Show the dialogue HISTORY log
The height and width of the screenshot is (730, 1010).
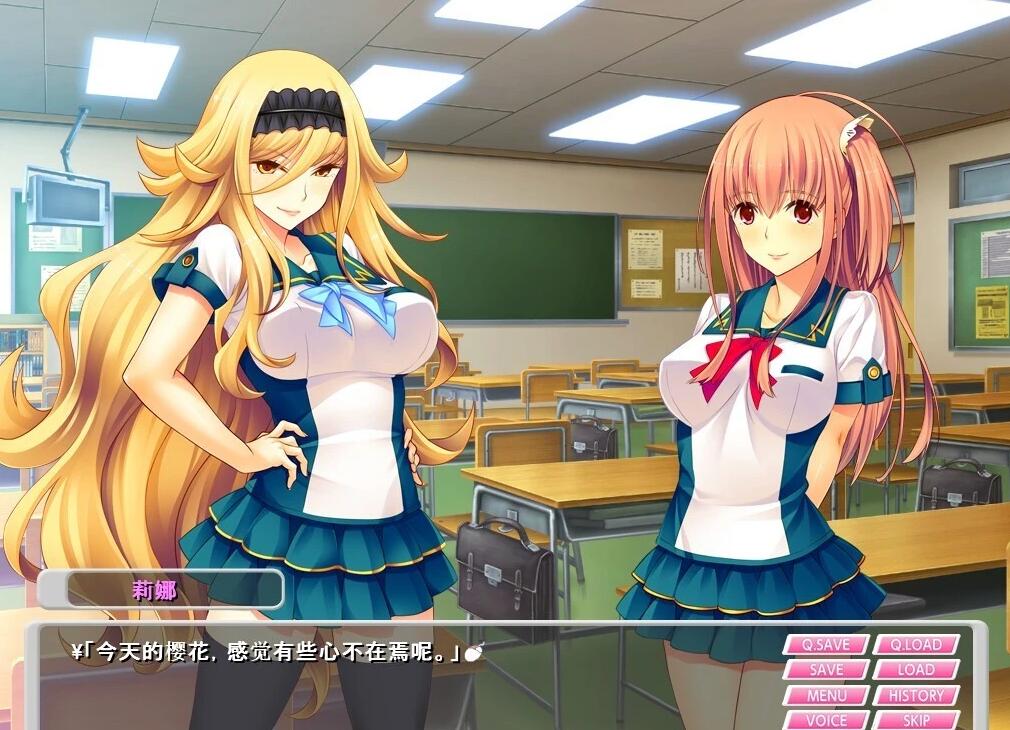916,695
